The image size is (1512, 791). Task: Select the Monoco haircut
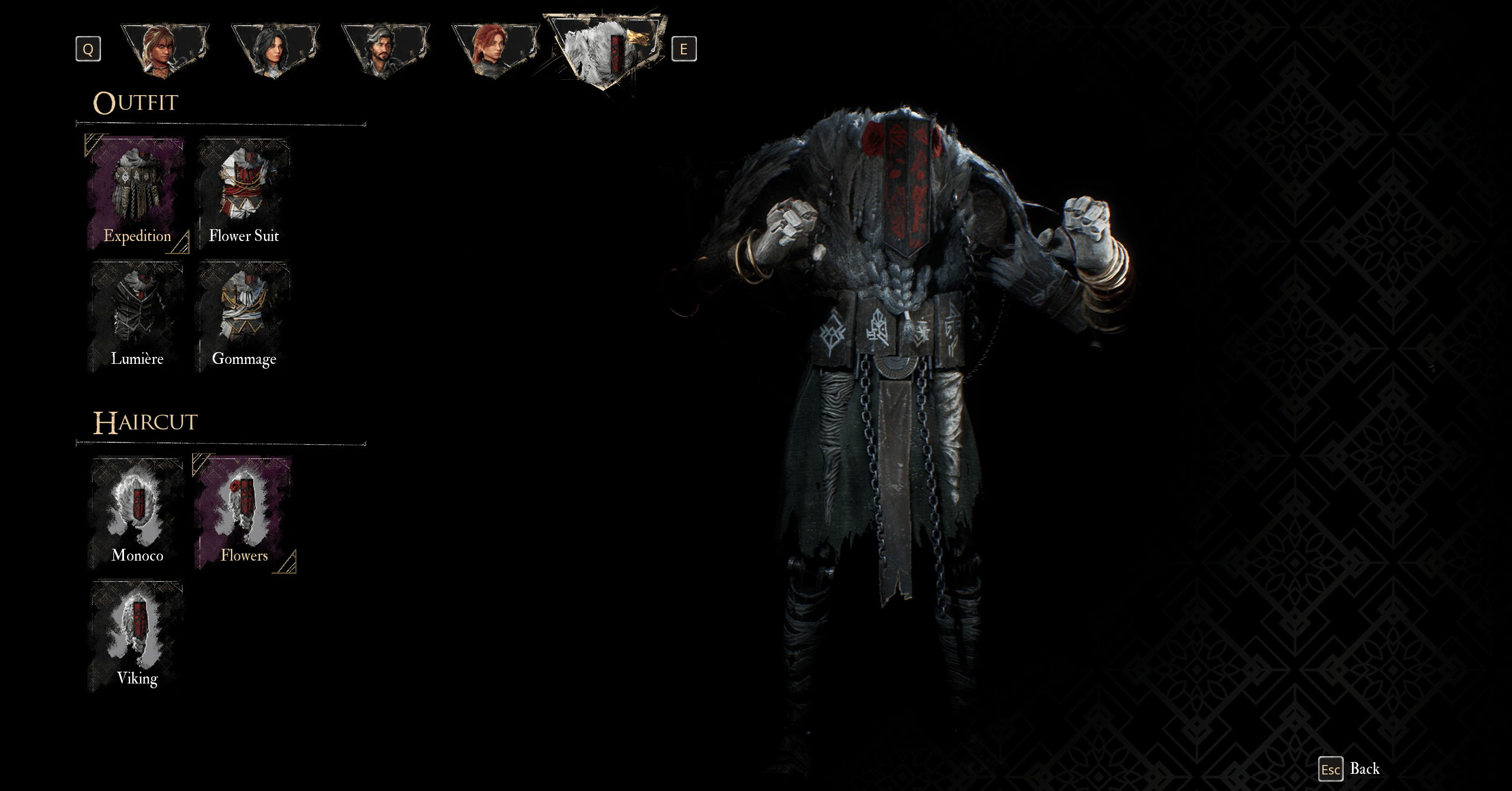click(x=137, y=513)
